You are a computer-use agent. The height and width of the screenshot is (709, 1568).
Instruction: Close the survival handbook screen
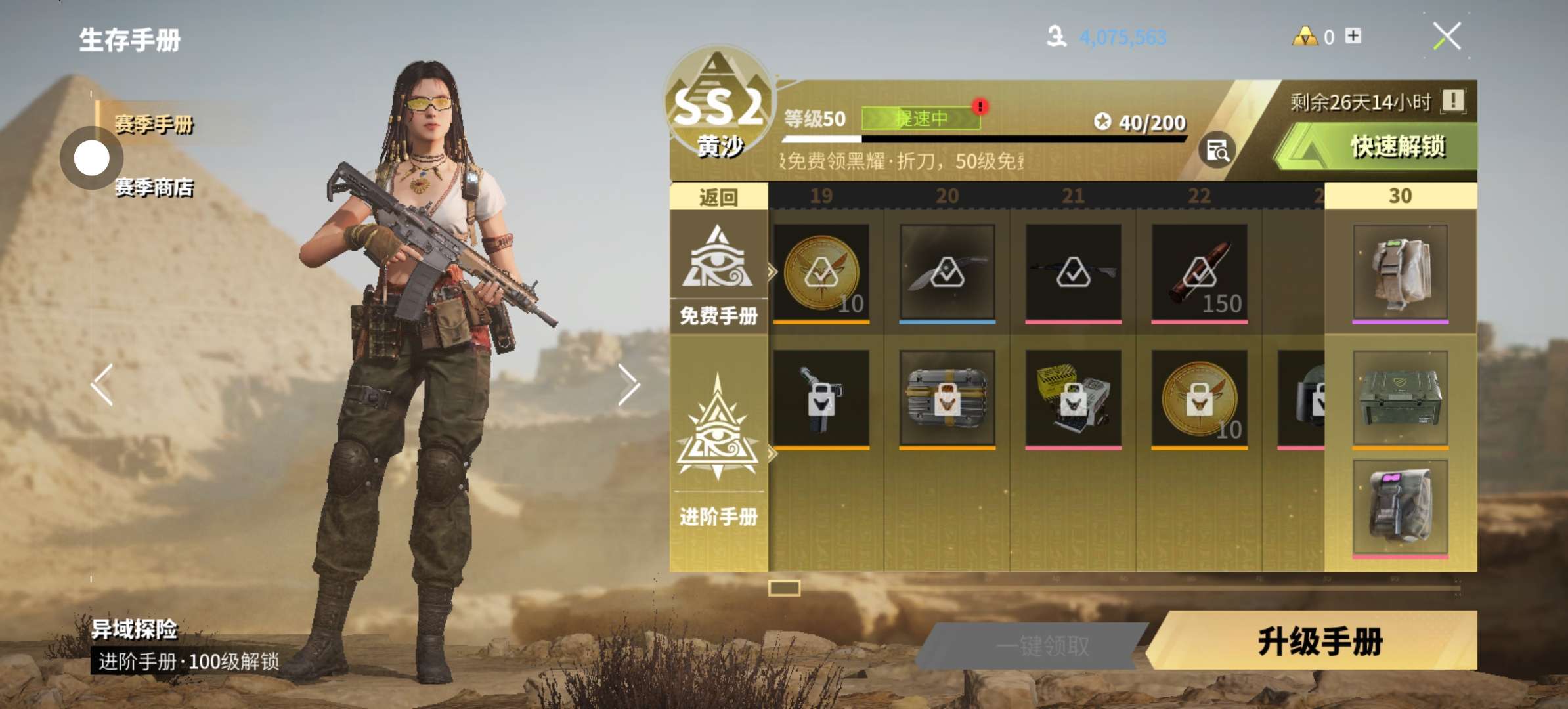coord(1447,36)
